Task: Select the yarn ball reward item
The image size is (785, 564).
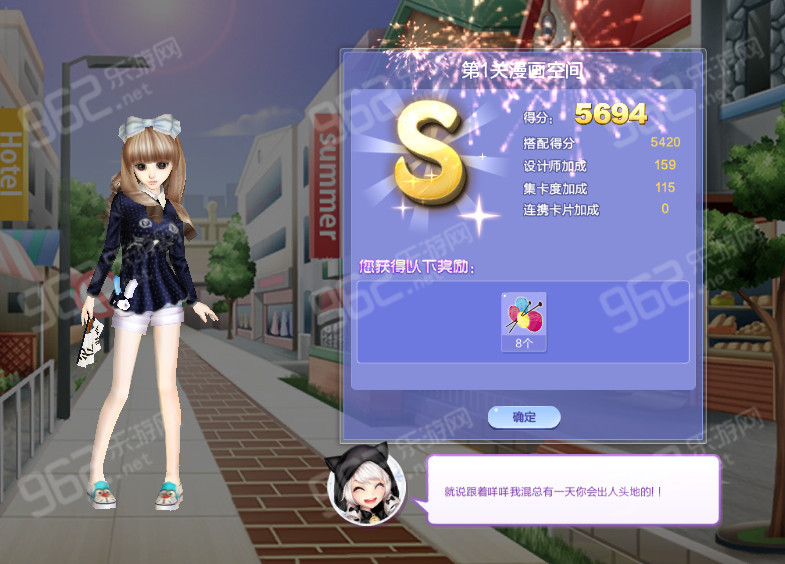Action: (523, 316)
